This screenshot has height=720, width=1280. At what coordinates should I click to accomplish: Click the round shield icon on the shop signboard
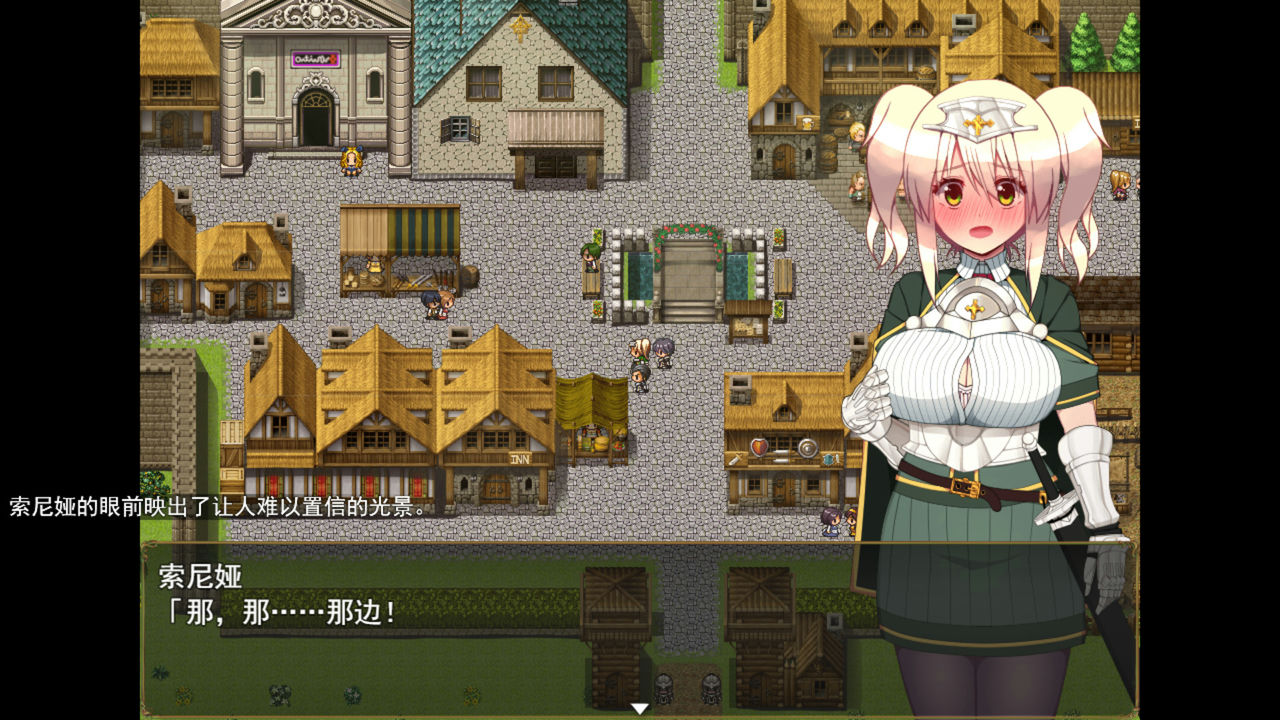806,447
